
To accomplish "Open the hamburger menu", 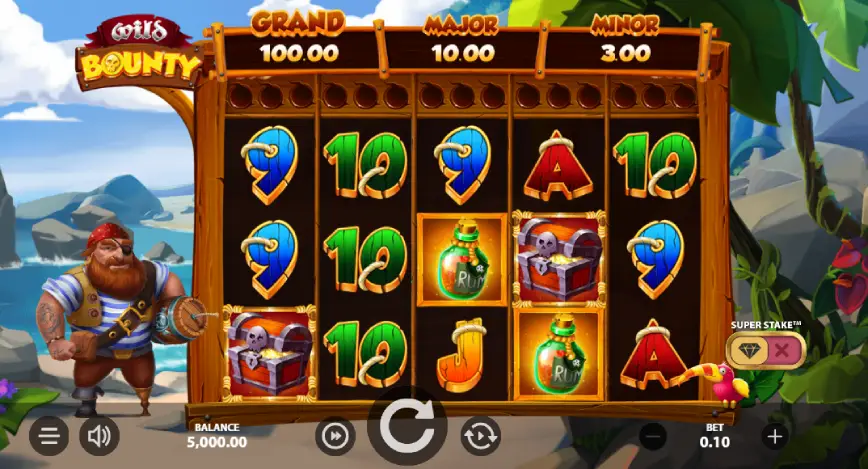I will point(49,436).
